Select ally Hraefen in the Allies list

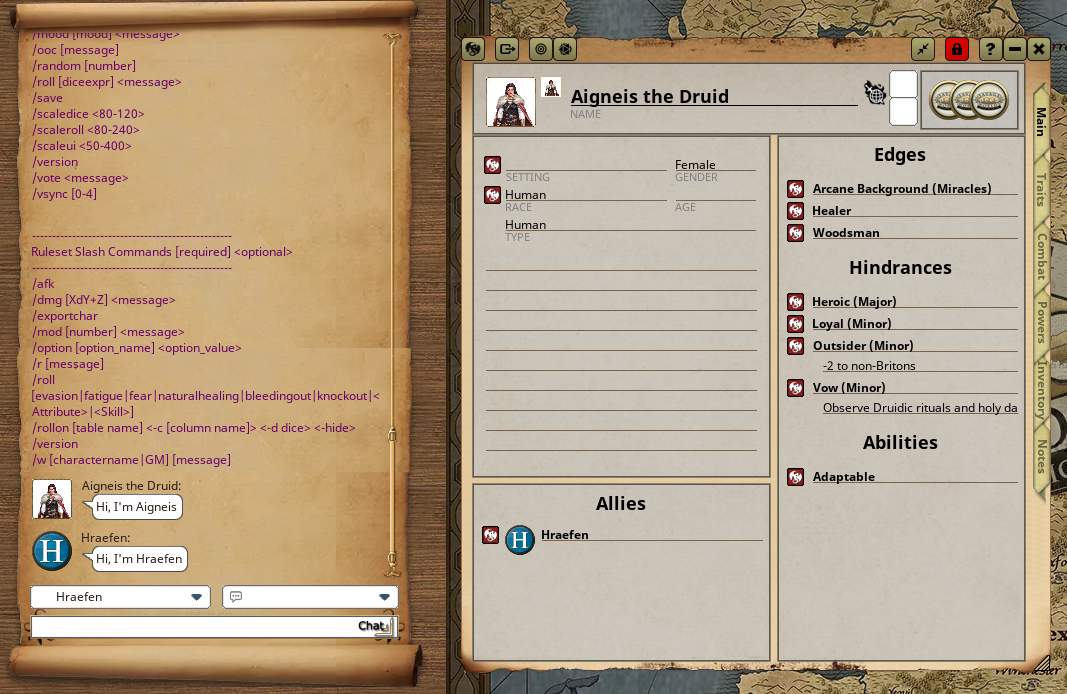pos(564,535)
